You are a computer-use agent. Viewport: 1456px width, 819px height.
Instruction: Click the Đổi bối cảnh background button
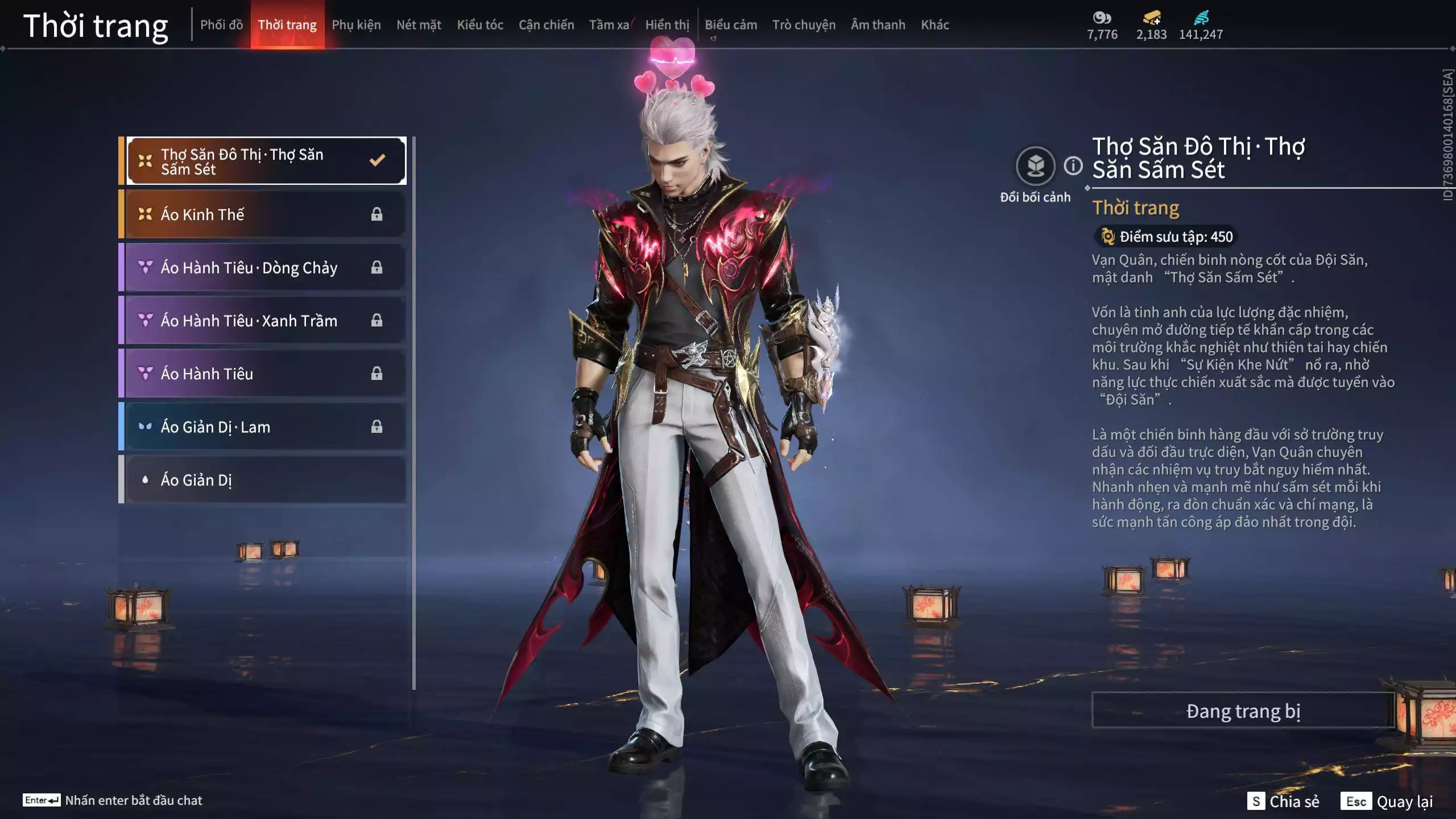pyautogui.click(x=1035, y=167)
